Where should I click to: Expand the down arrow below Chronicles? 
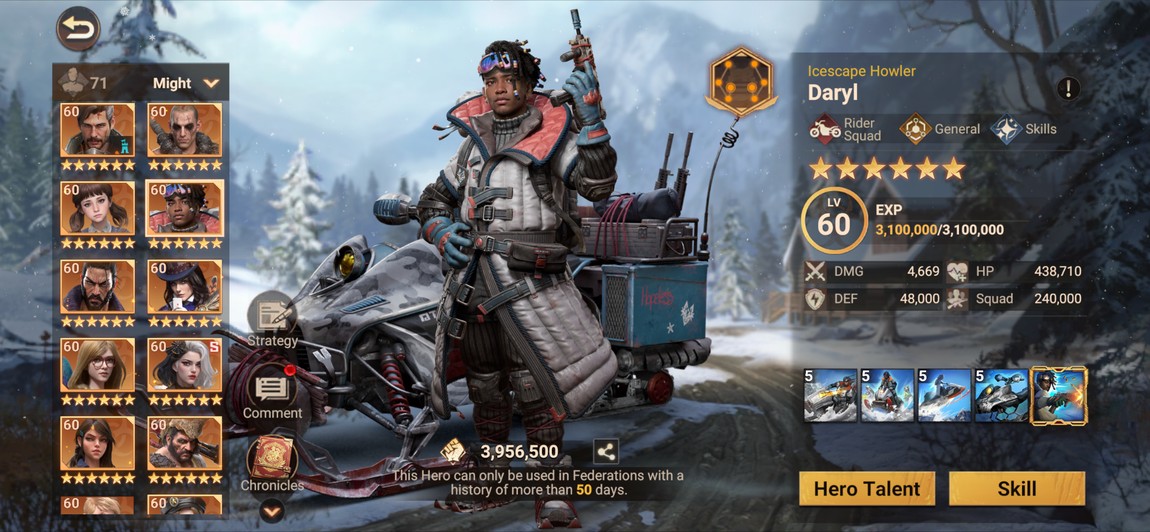(272, 510)
